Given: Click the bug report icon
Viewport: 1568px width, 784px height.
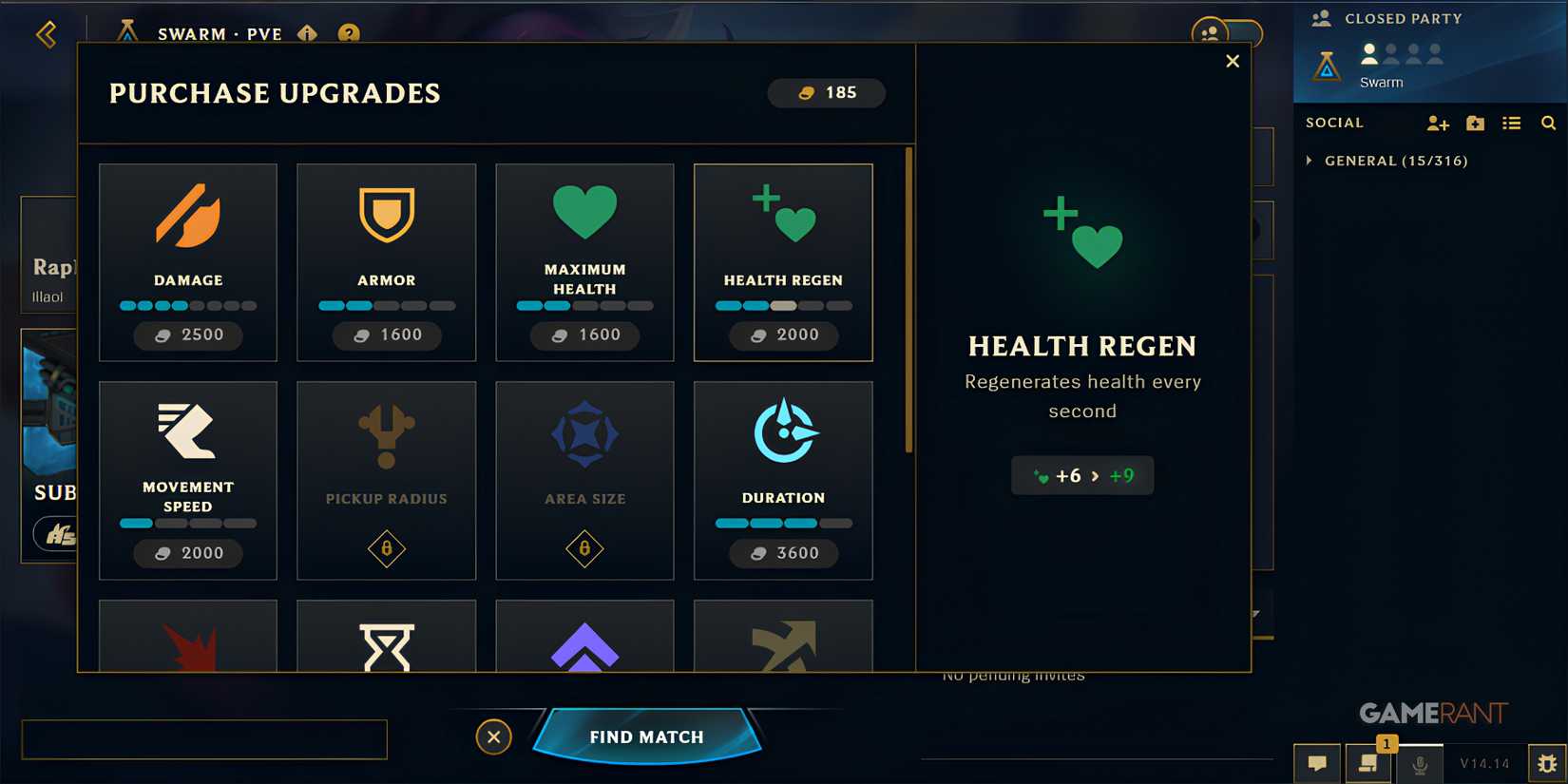Looking at the screenshot, I should [x=1546, y=762].
